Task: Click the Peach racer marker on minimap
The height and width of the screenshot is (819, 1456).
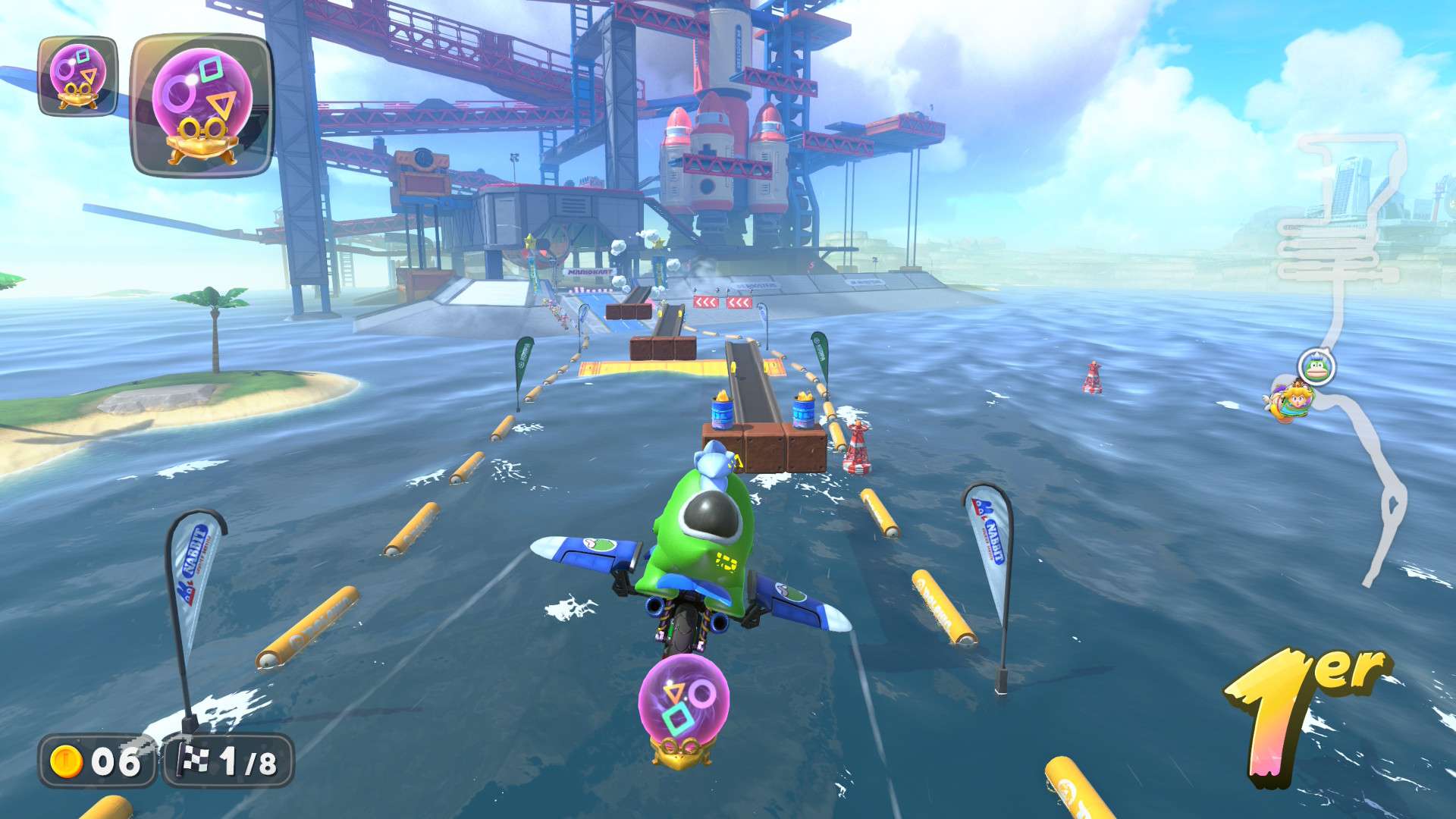Action: tap(1291, 400)
